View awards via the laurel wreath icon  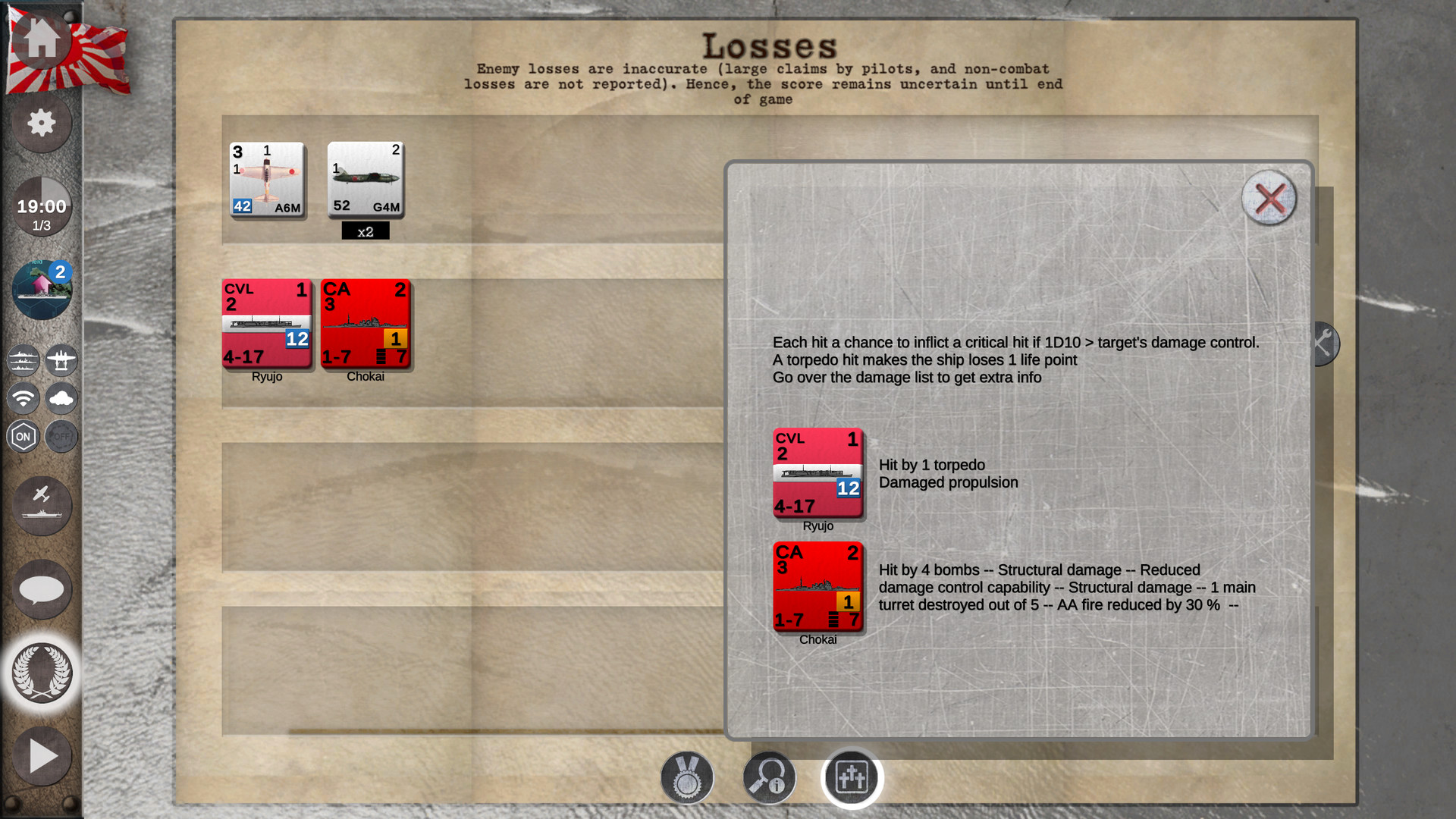(x=42, y=673)
